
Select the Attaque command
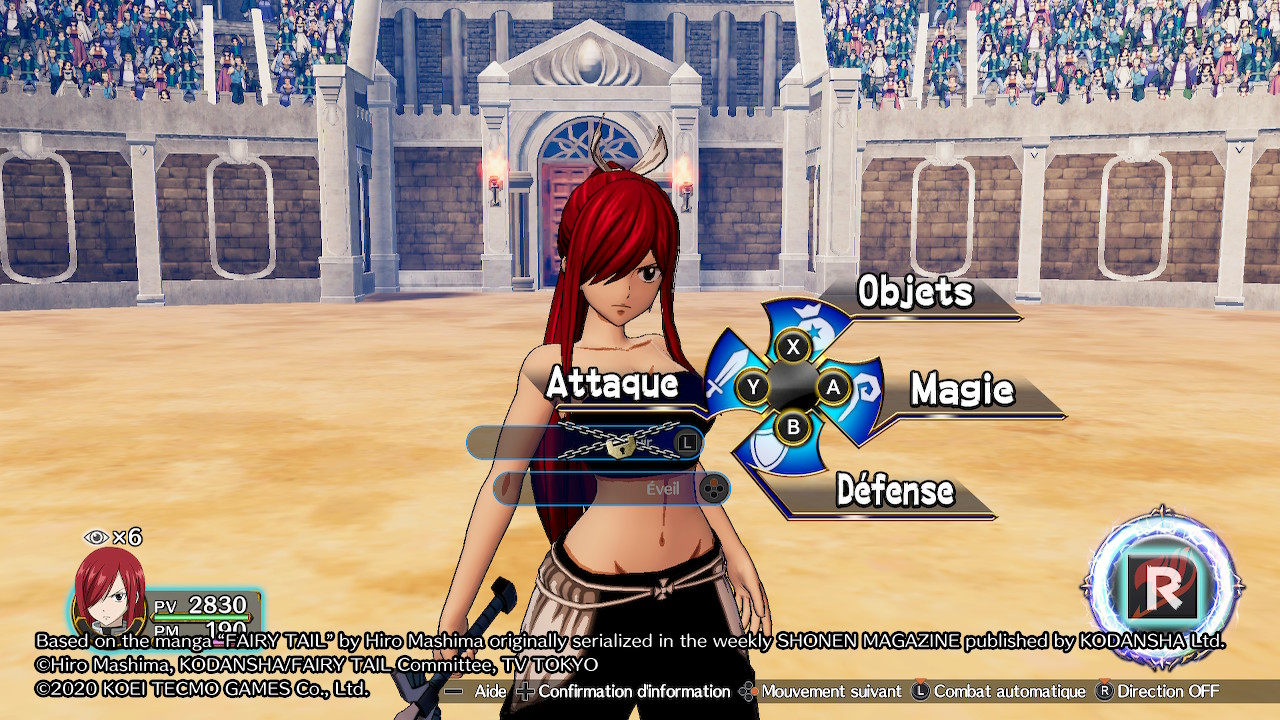click(x=612, y=384)
